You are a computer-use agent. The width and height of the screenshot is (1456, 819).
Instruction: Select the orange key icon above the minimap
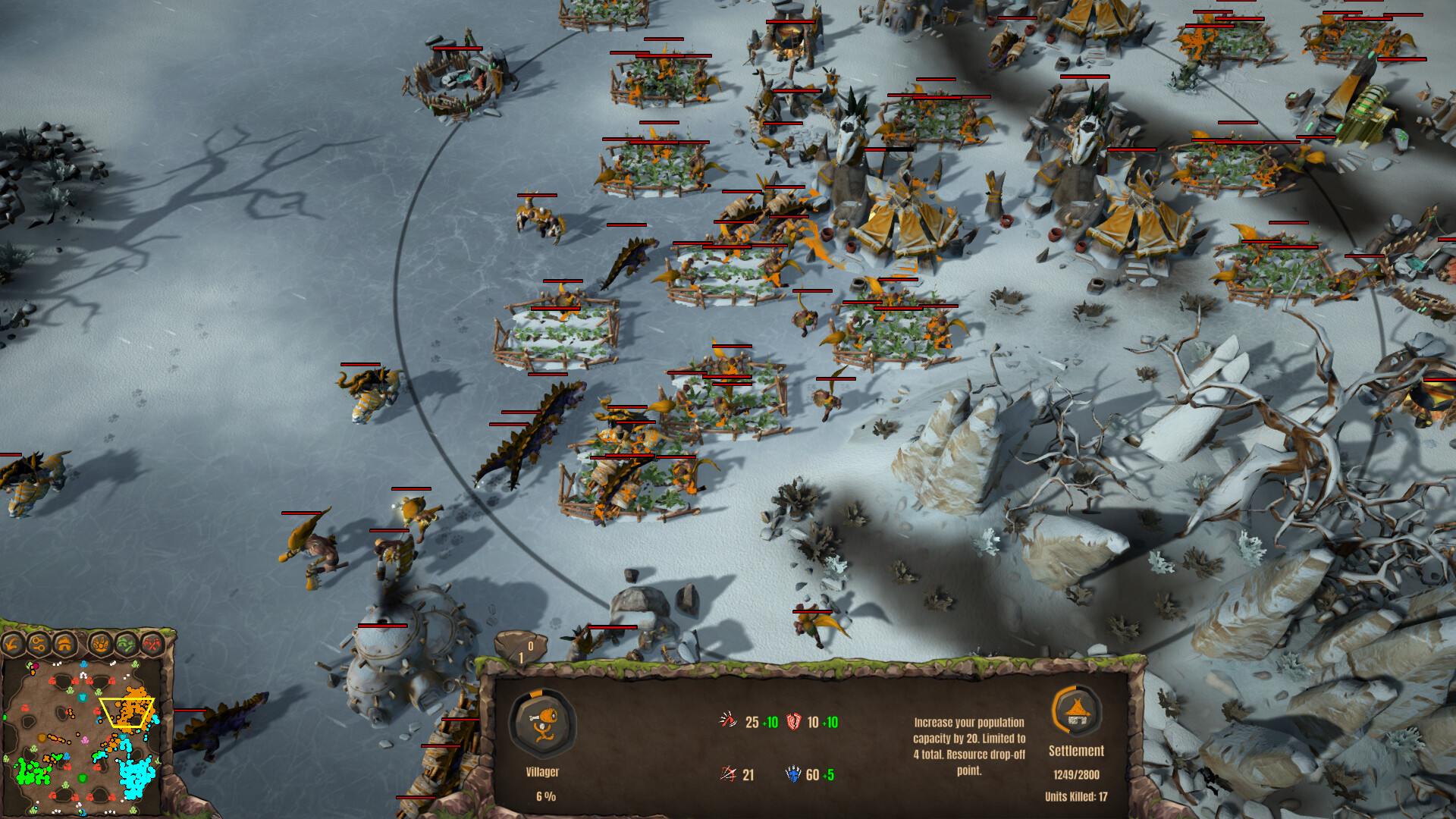tap(38, 645)
